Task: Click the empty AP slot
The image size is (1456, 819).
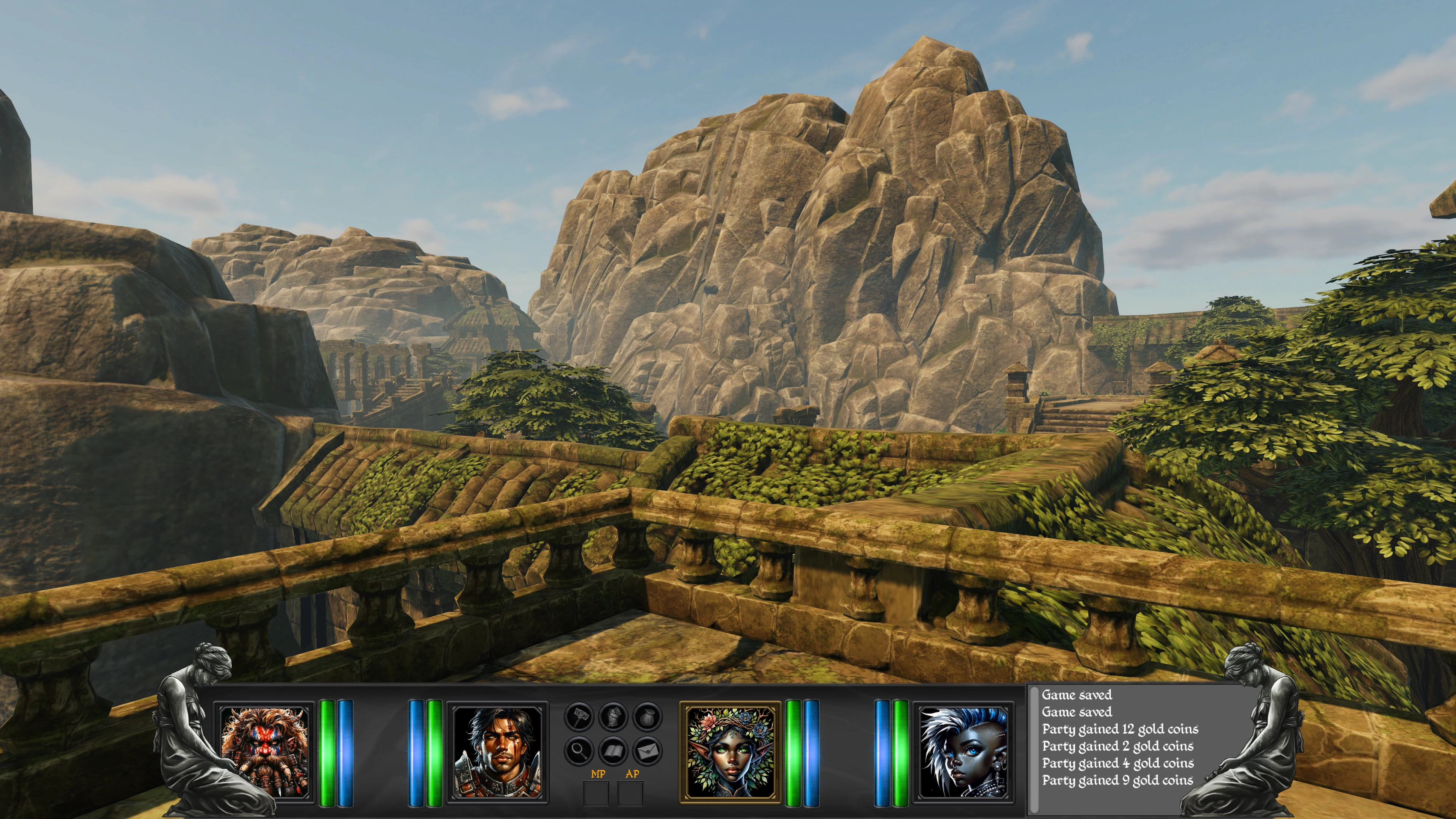Action: (x=630, y=793)
